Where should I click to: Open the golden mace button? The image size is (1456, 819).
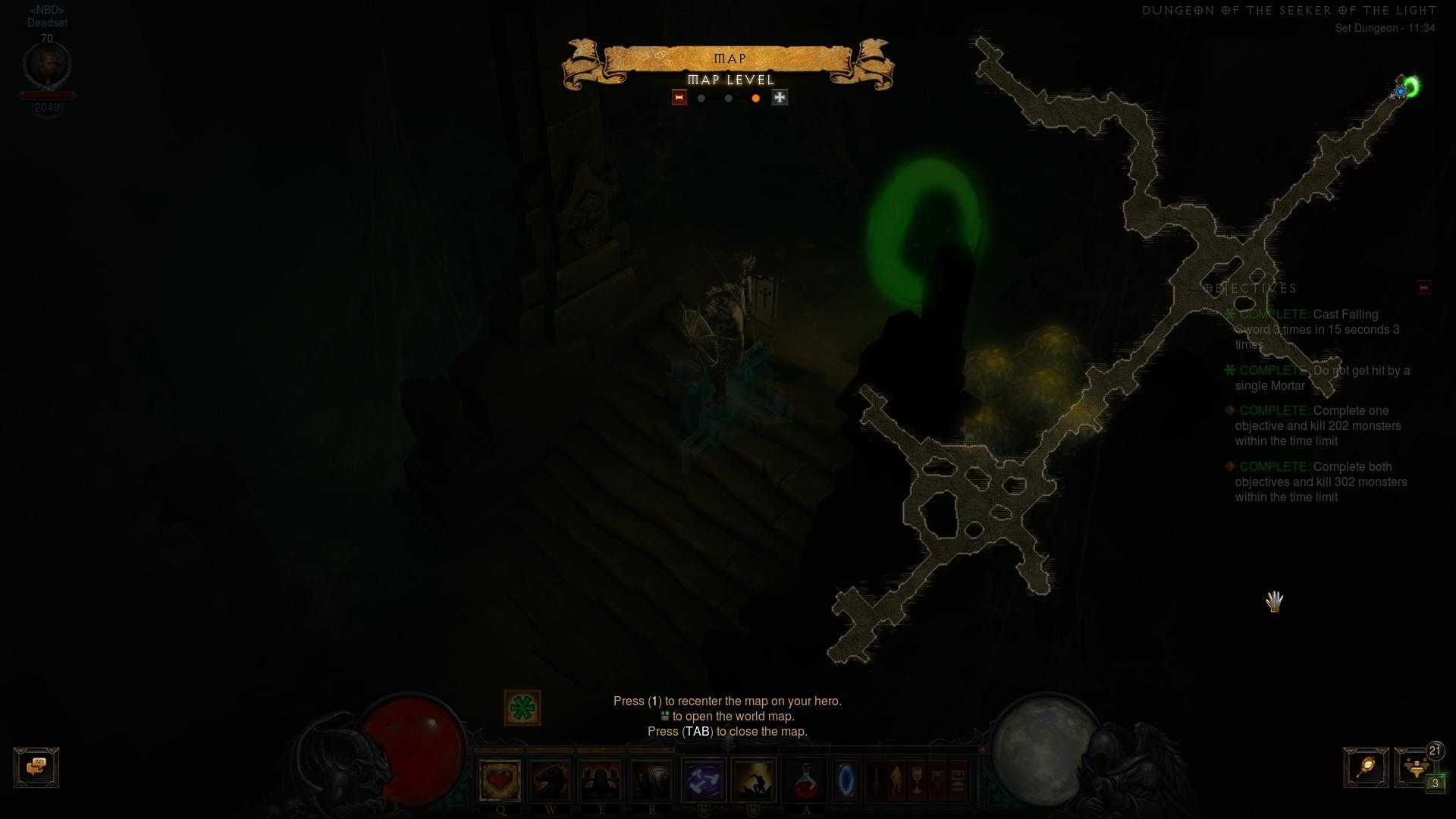[1366, 767]
